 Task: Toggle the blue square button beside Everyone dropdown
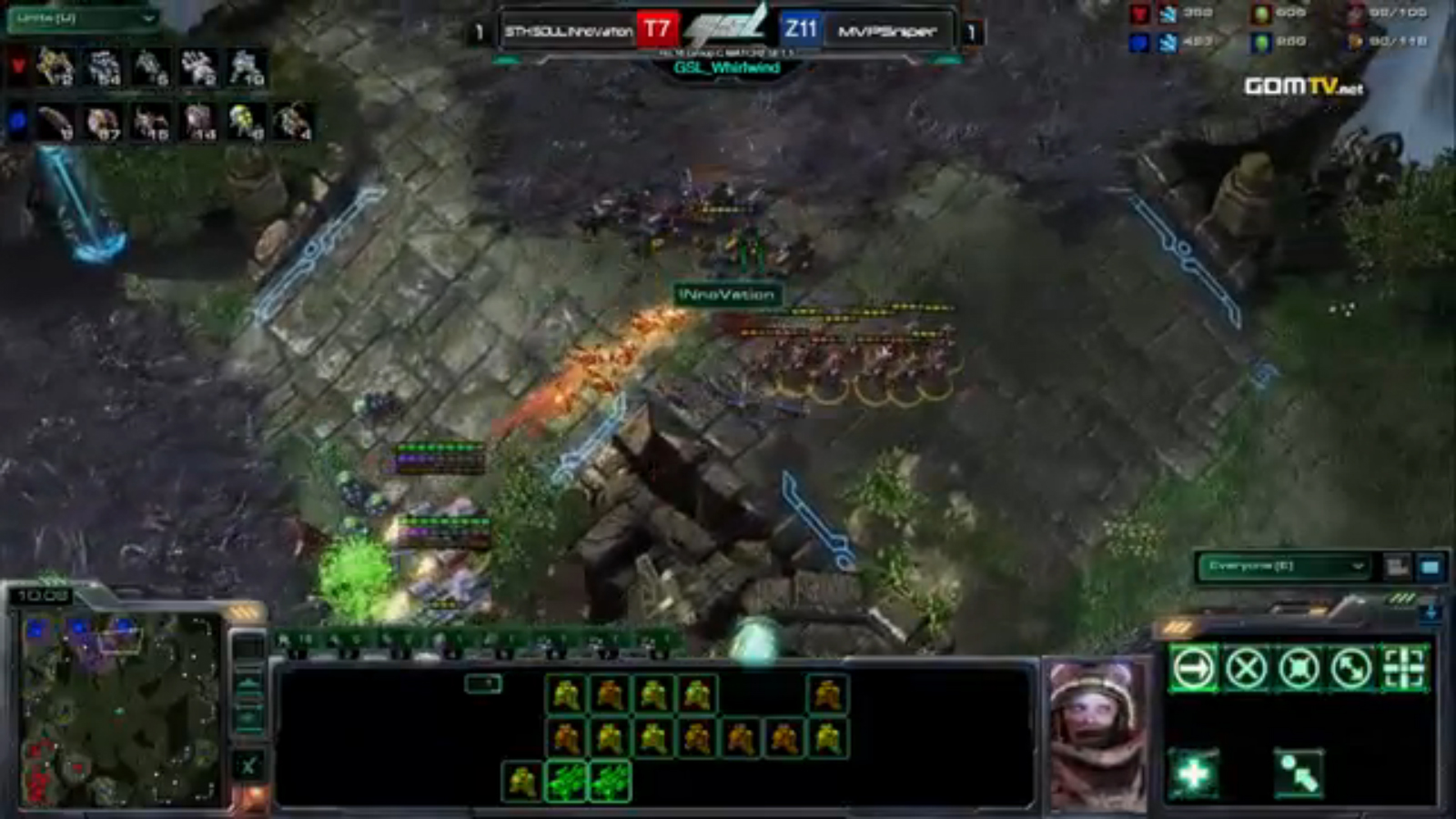(x=1430, y=567)
